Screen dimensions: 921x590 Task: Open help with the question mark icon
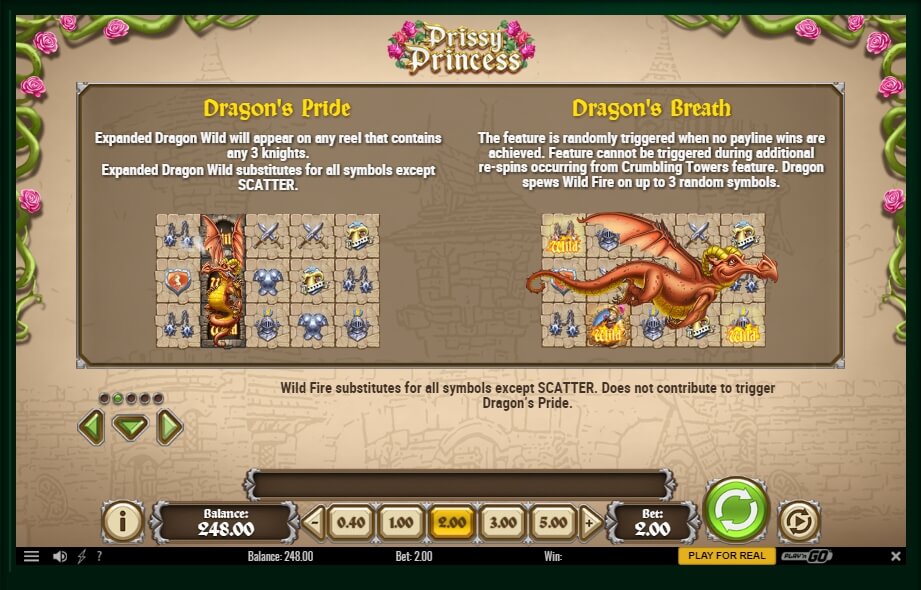point(99,556)
